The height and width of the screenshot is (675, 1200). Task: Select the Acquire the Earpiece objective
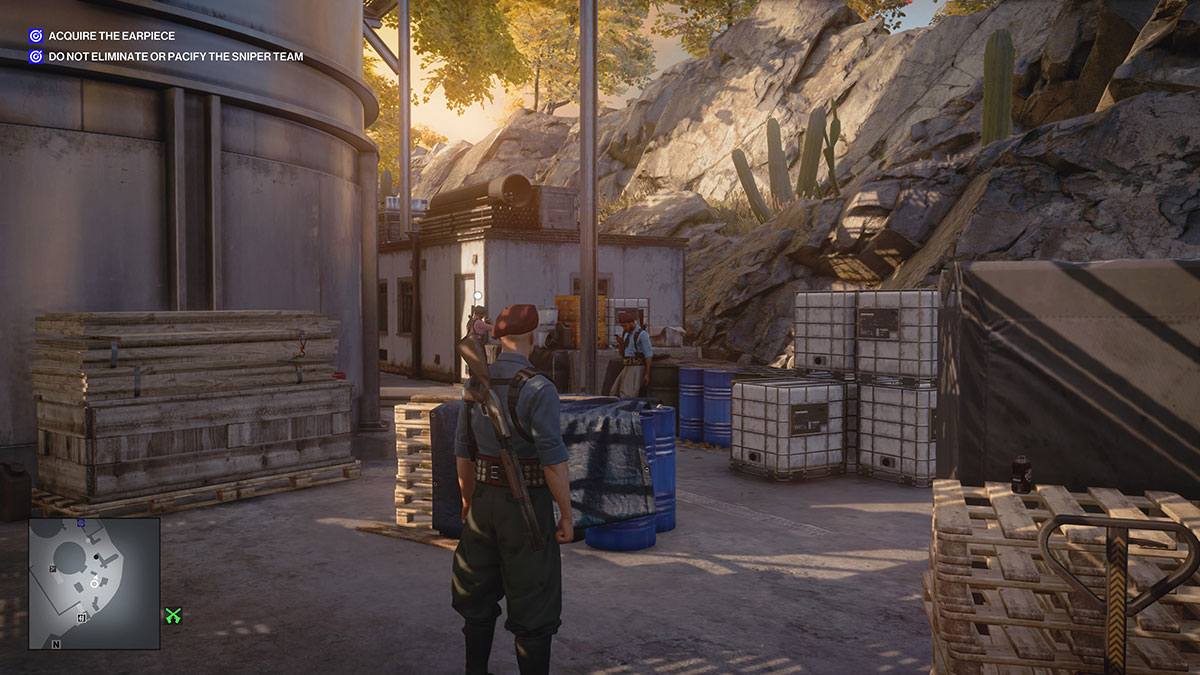click(x=111, y=36)
